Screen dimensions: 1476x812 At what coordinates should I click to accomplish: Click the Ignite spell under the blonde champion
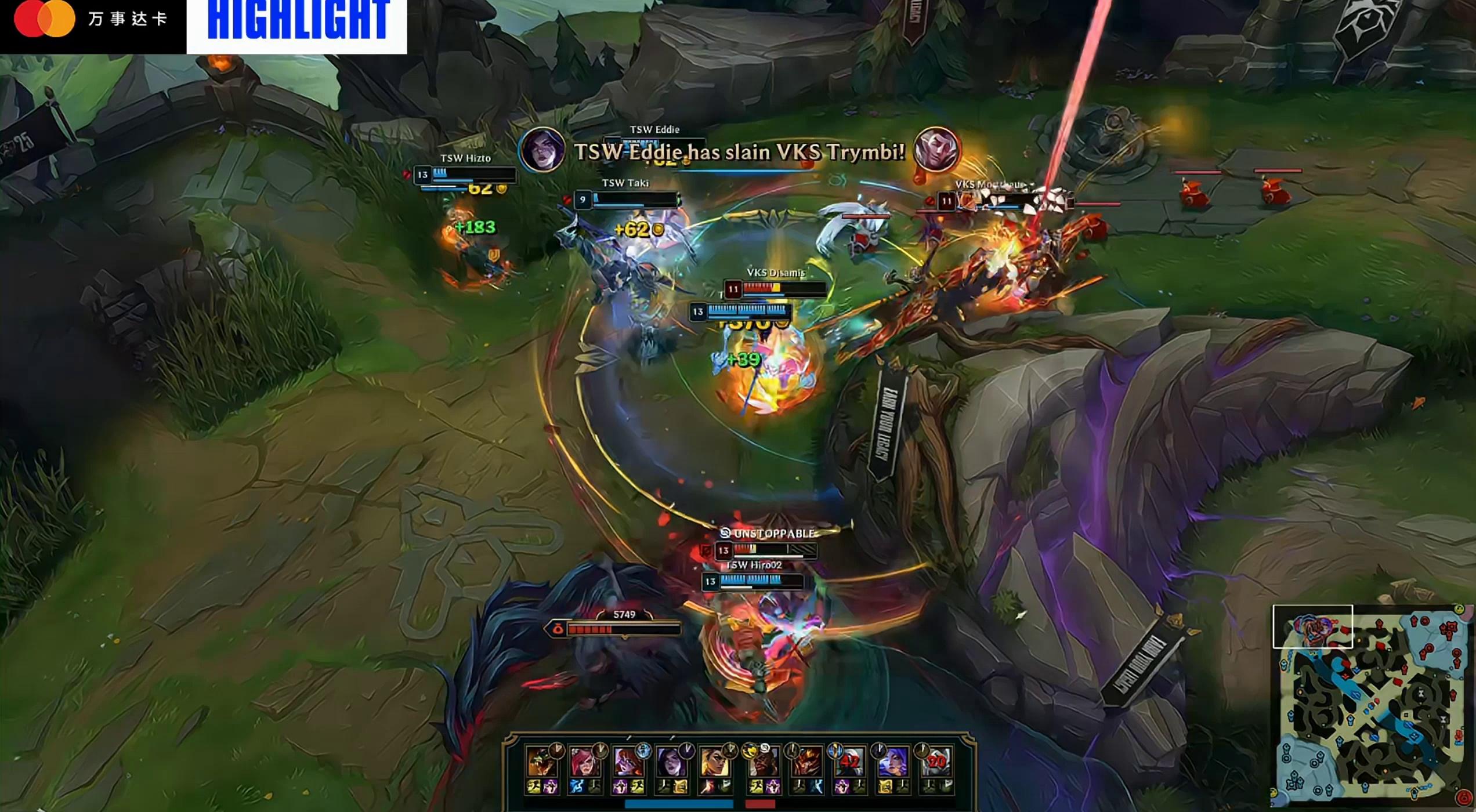pos(707,787)
